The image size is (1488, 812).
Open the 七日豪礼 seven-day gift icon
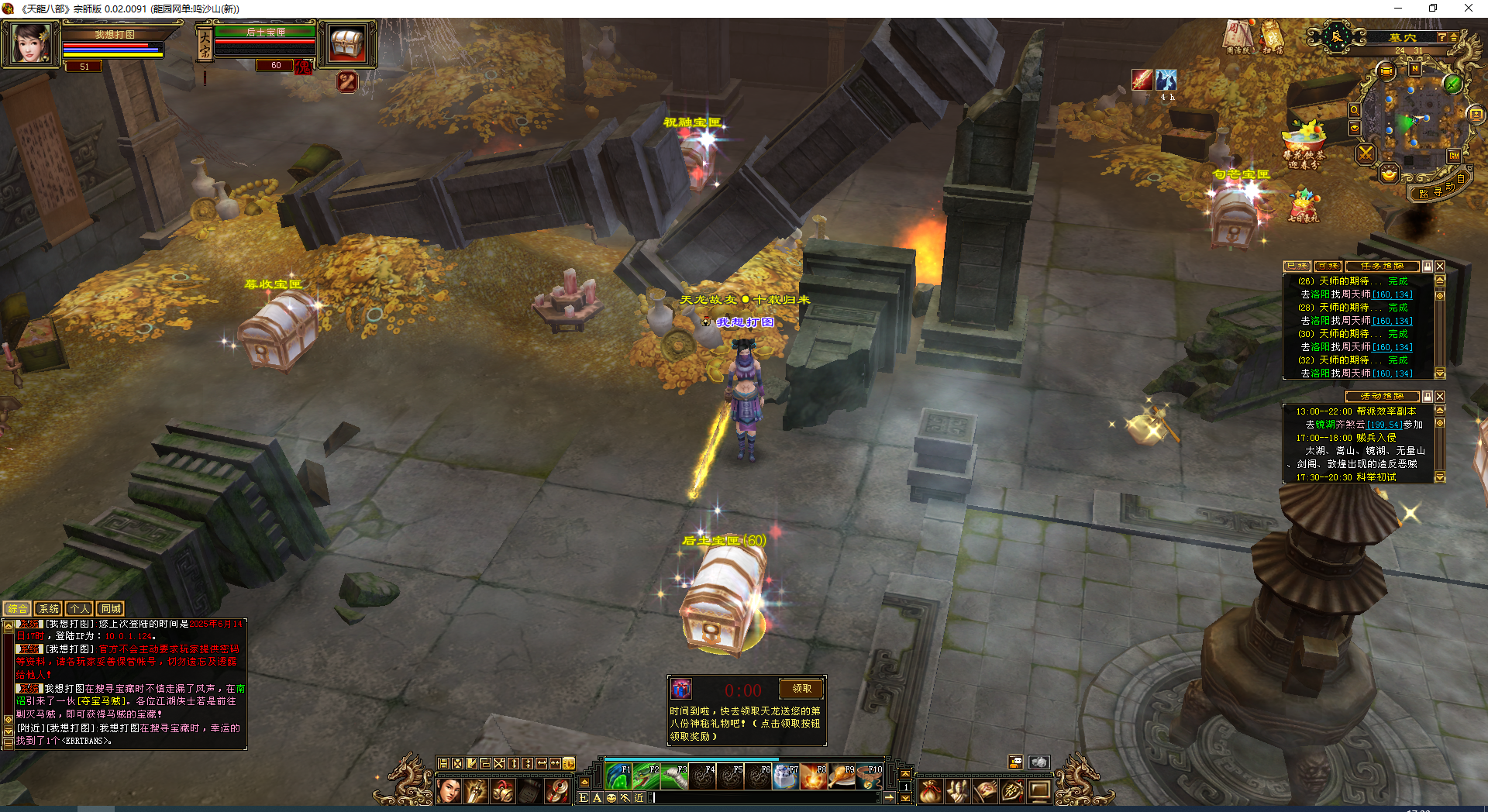click(1304, 205)
